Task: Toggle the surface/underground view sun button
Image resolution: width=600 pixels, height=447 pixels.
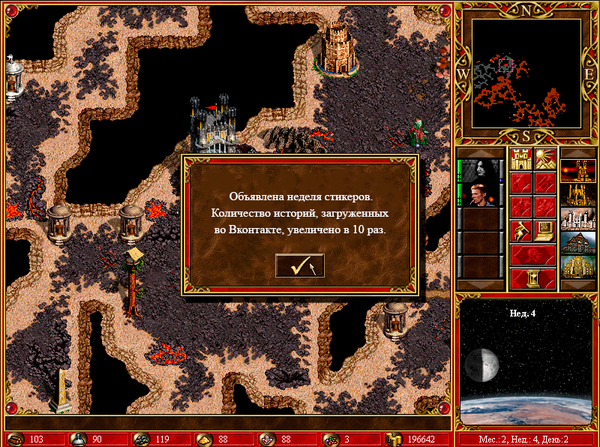Action: click(545, 159)
